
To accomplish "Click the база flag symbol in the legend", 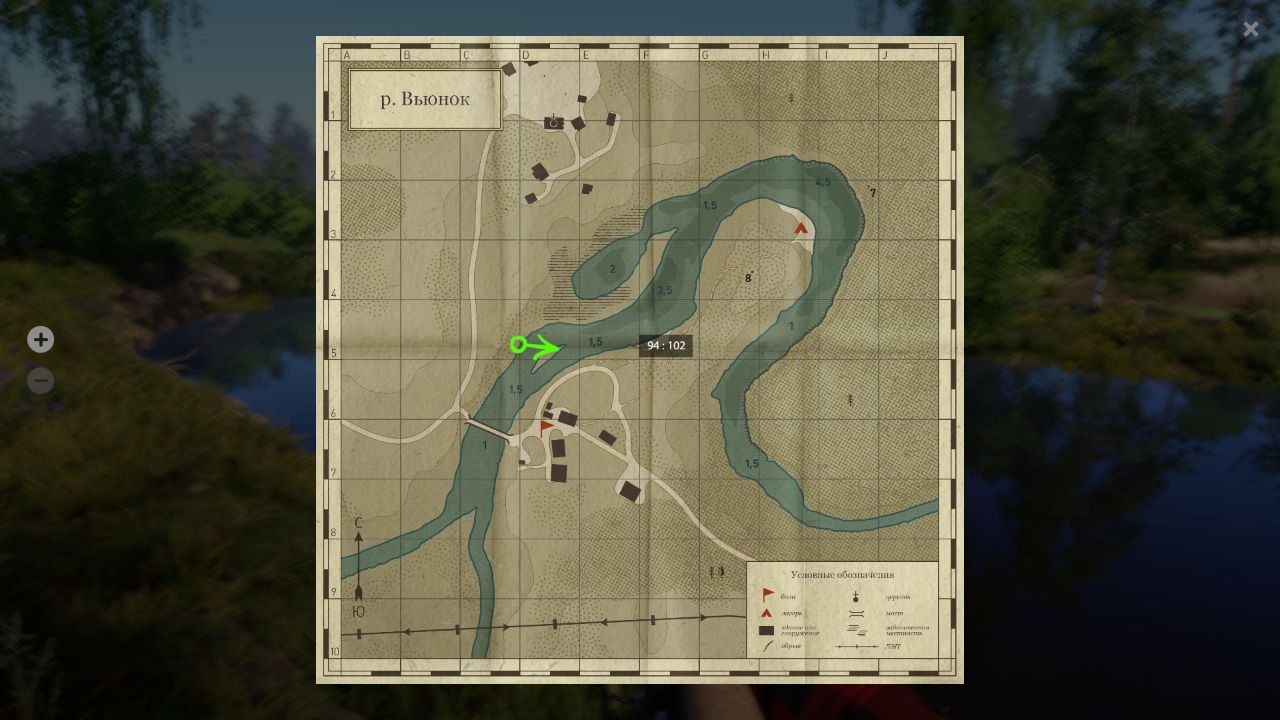I will click(766, 595).
